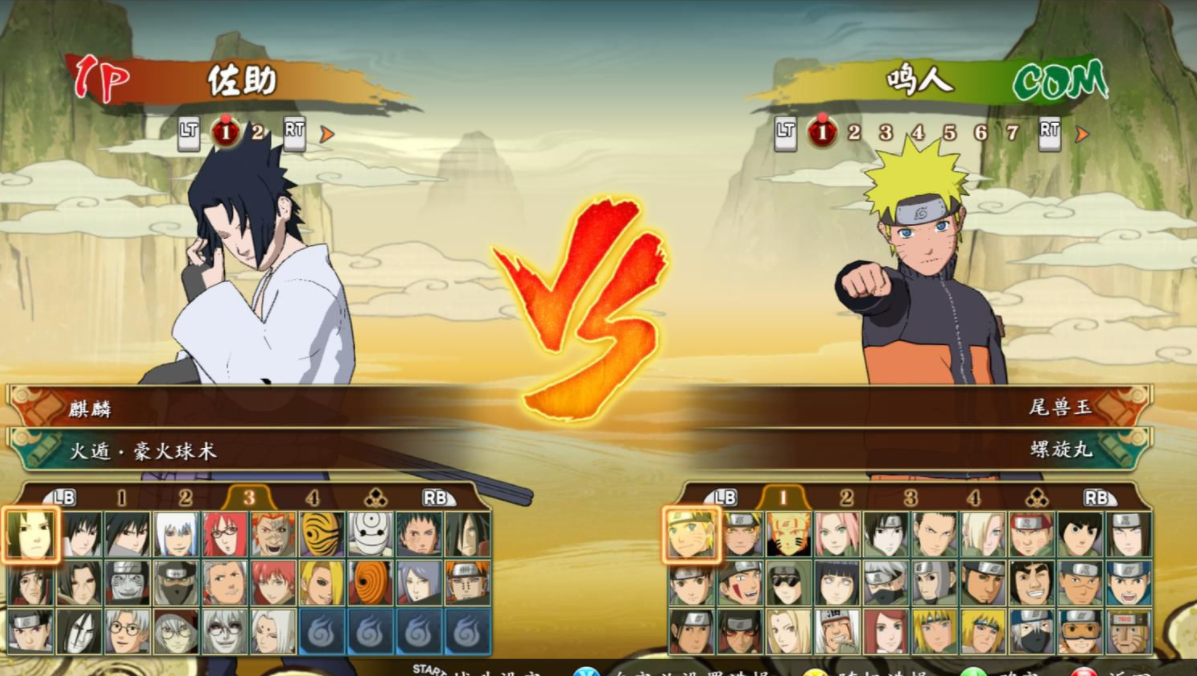Choose Konan's purple-haired portrait
Viewport: 1197px width, 676px height.
(x=419, y=583)
